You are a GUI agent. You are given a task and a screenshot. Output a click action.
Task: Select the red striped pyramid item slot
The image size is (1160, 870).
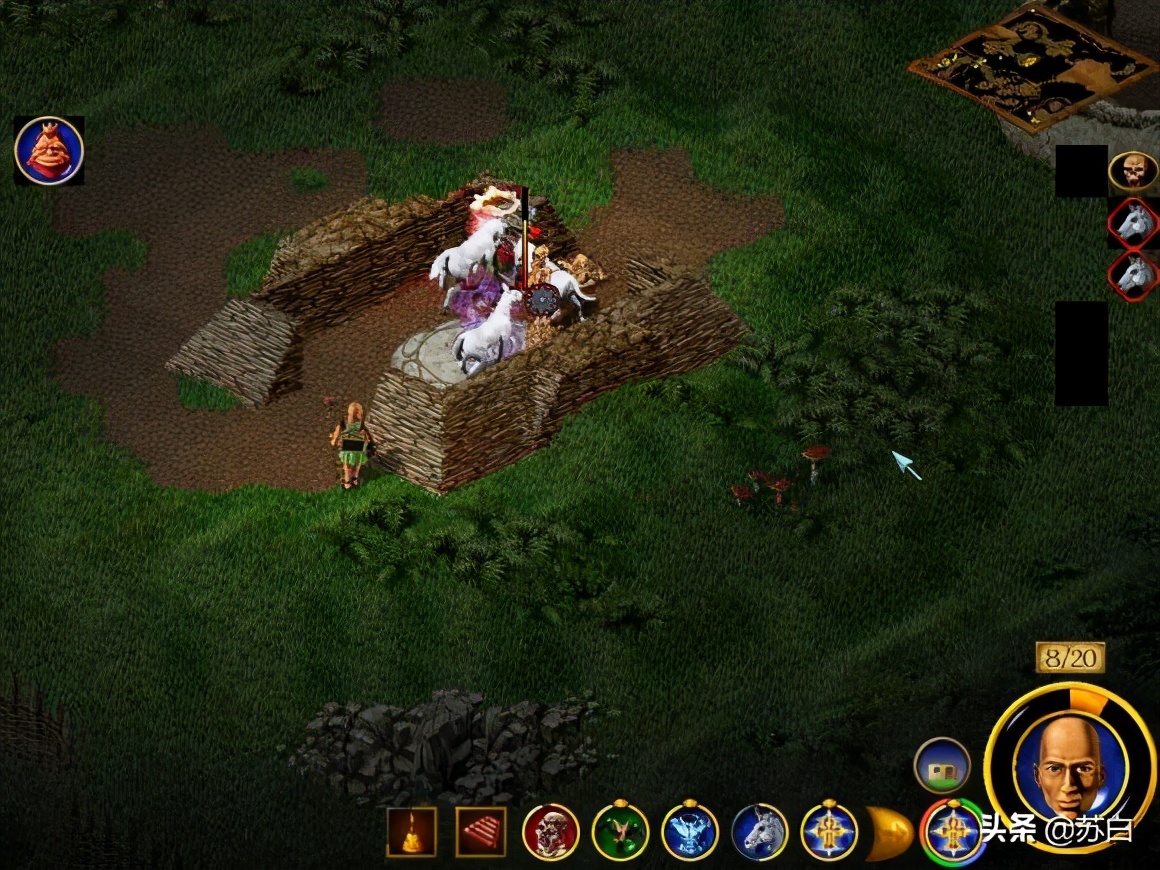click(x=481, y=832)
